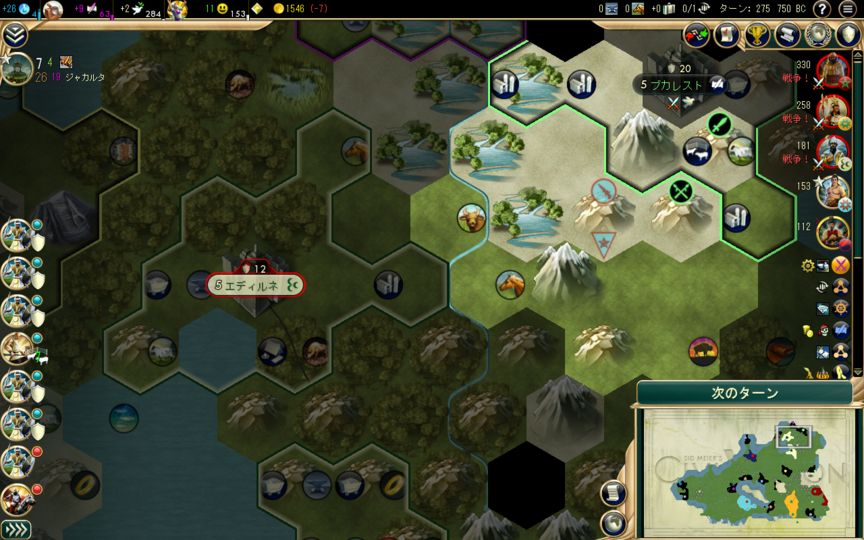Open the notification arrows at bottom-left corner
This screenshot has width=864, height=540.
click(15, 529)
